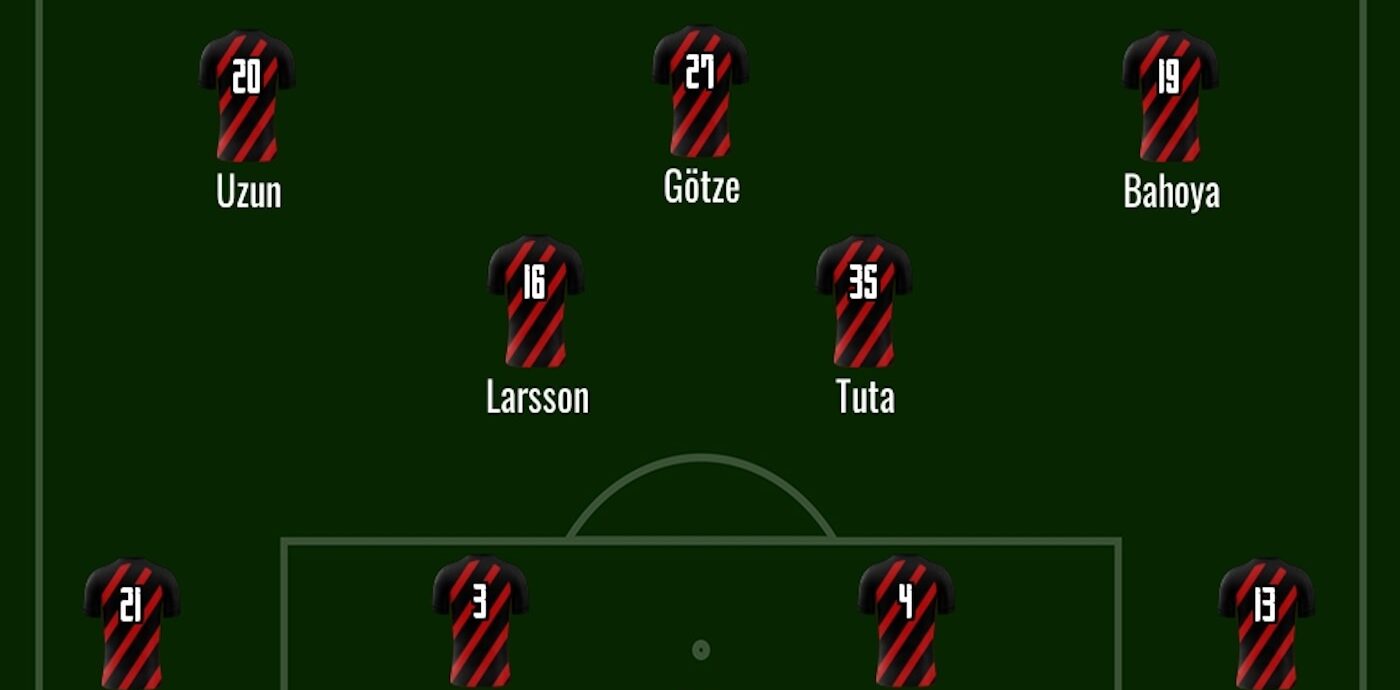Select Larsson's number 16 shirt

click(x=535, y=302)
